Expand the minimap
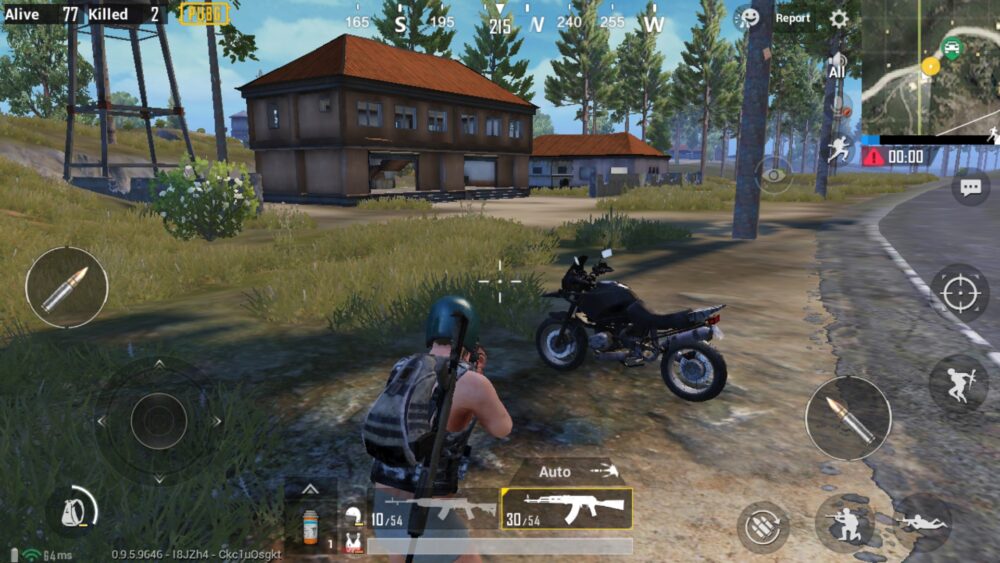Viewport: 1000px width, 563px height. tap(930, 66)
